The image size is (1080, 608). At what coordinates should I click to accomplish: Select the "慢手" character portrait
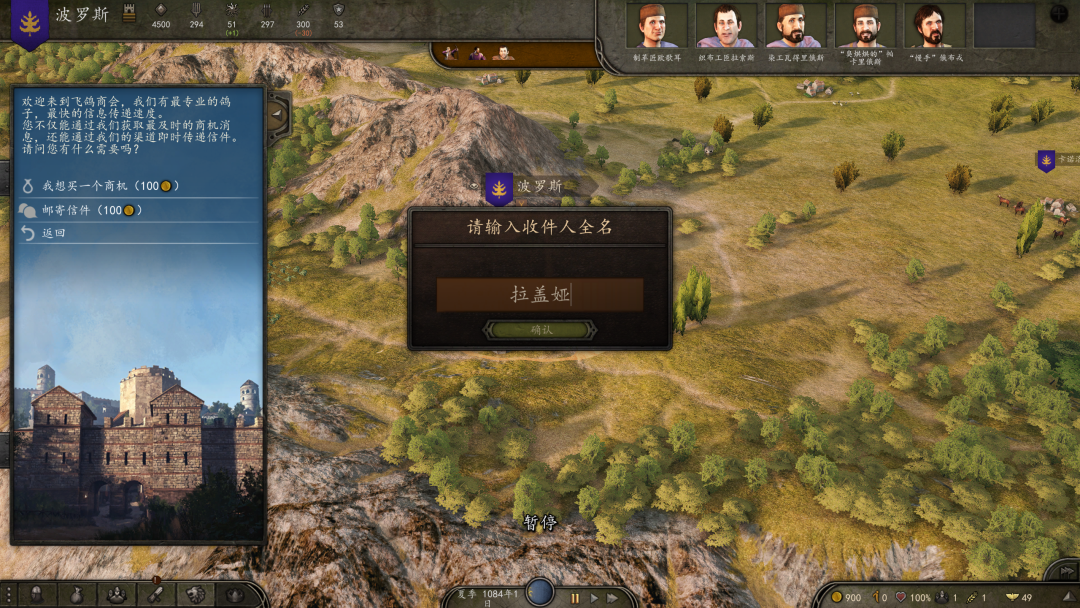[935, 26]
